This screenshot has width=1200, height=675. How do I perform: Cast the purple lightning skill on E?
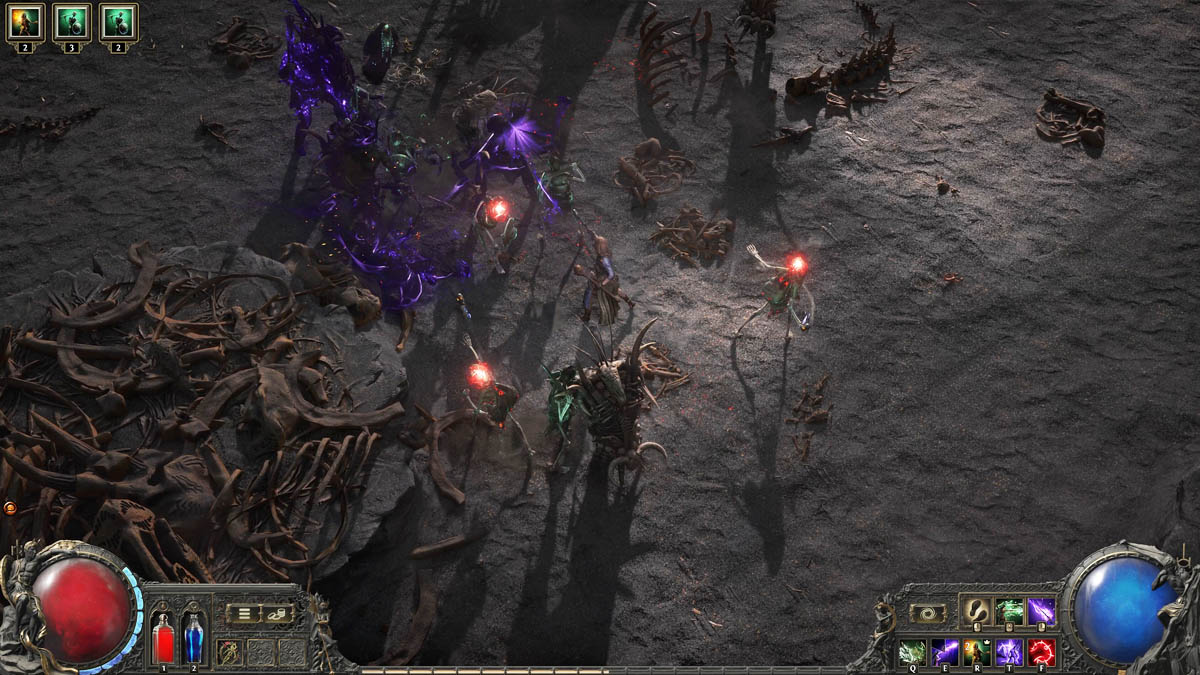(945, 652)
